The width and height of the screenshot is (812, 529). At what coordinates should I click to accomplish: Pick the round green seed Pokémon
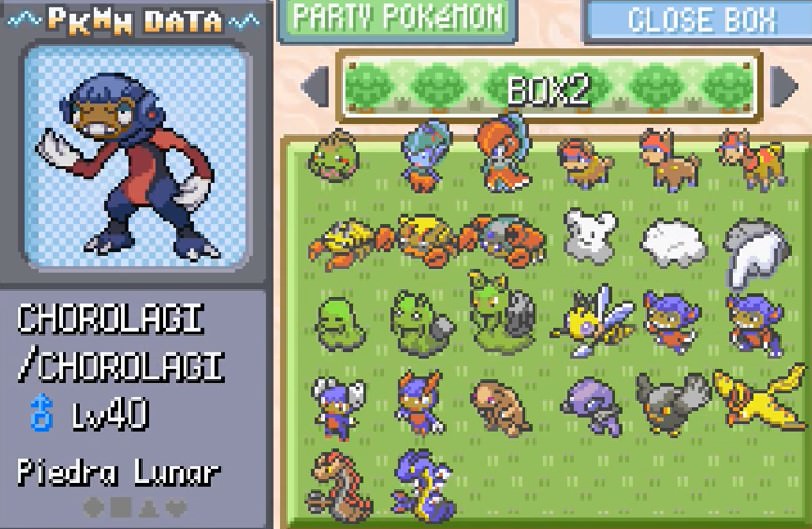point(334,155)
